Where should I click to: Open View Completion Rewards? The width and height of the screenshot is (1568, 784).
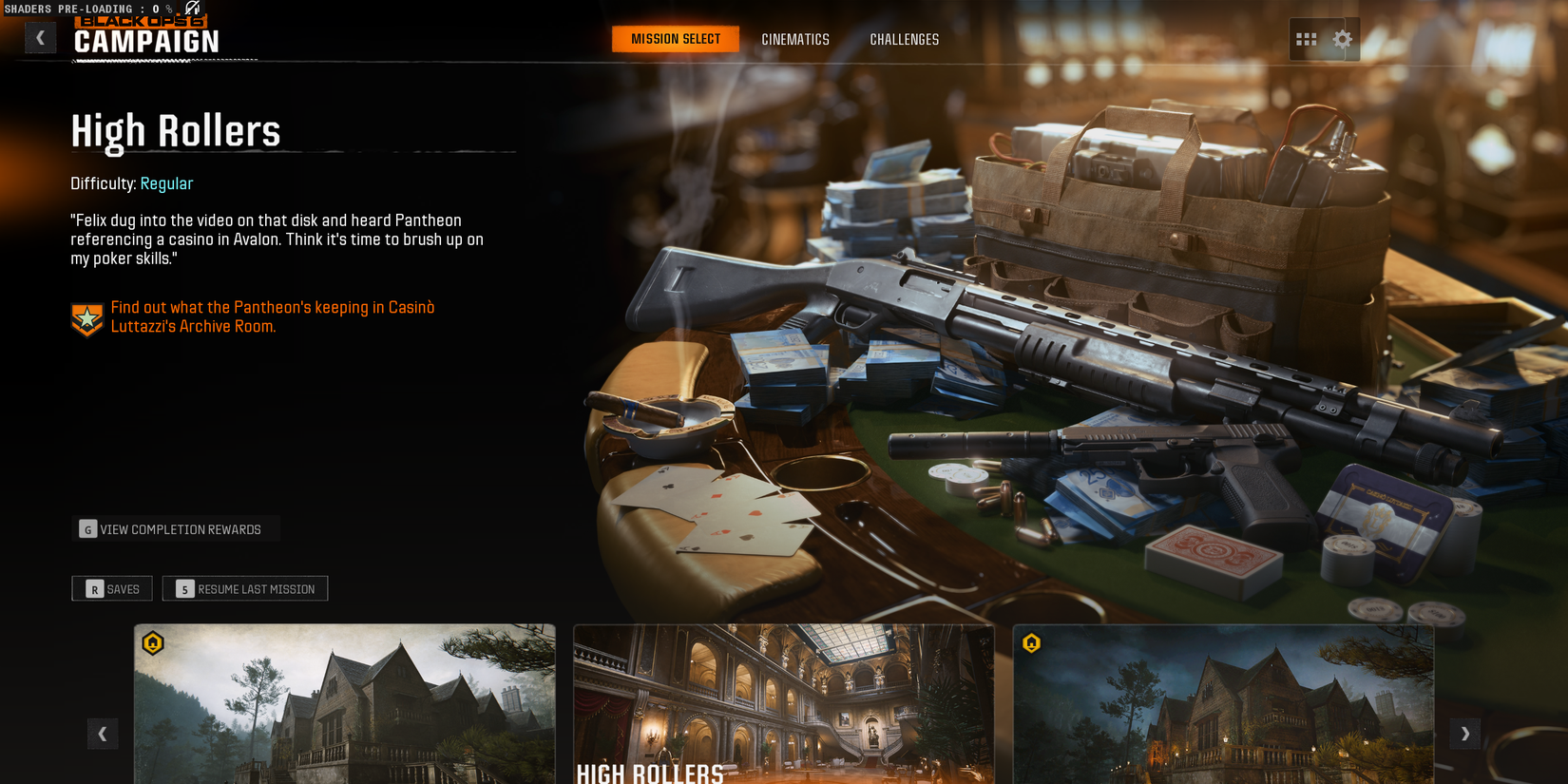click(176, 528)
